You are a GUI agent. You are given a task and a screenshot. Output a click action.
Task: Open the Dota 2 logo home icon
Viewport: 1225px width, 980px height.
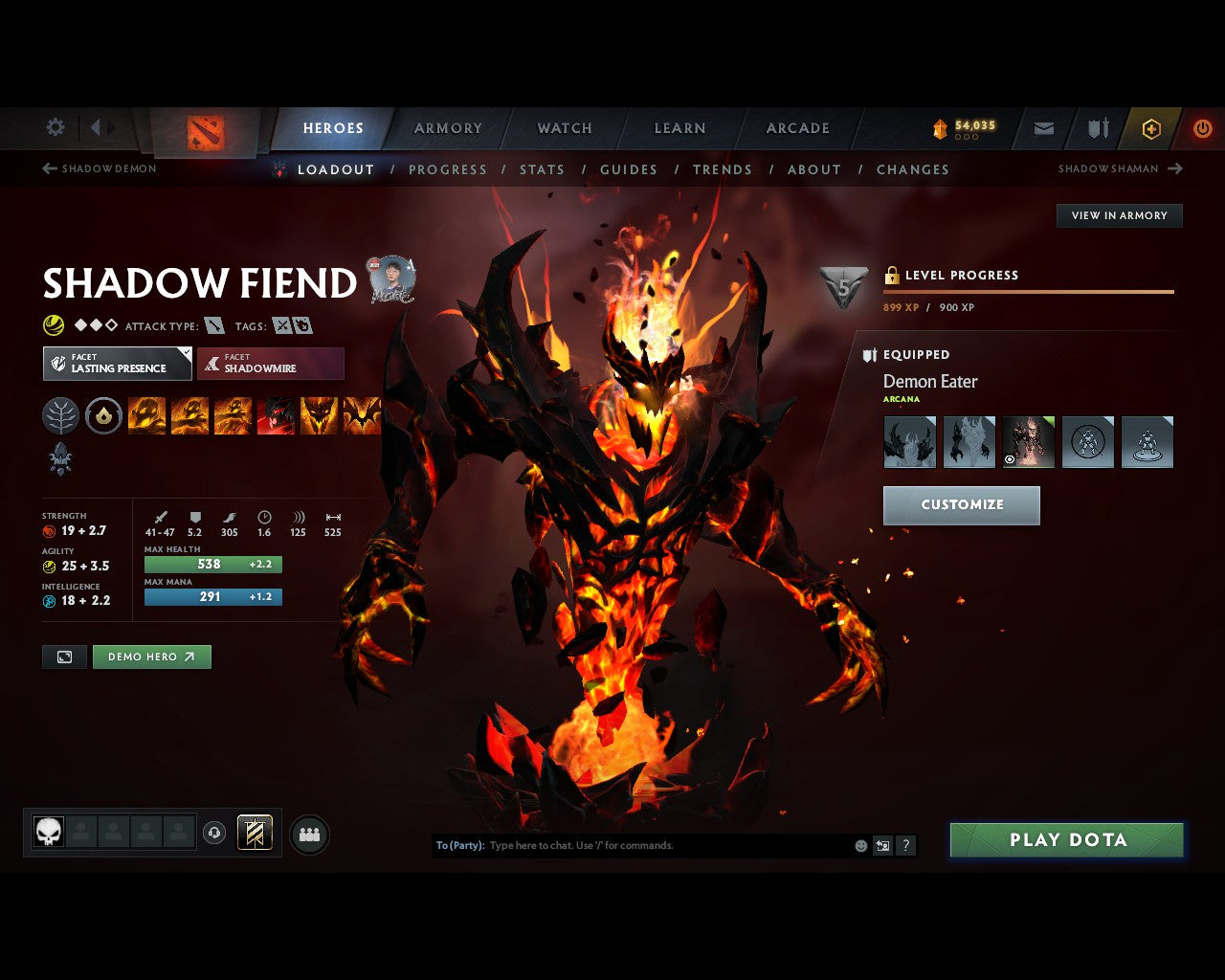coord(203,134)
